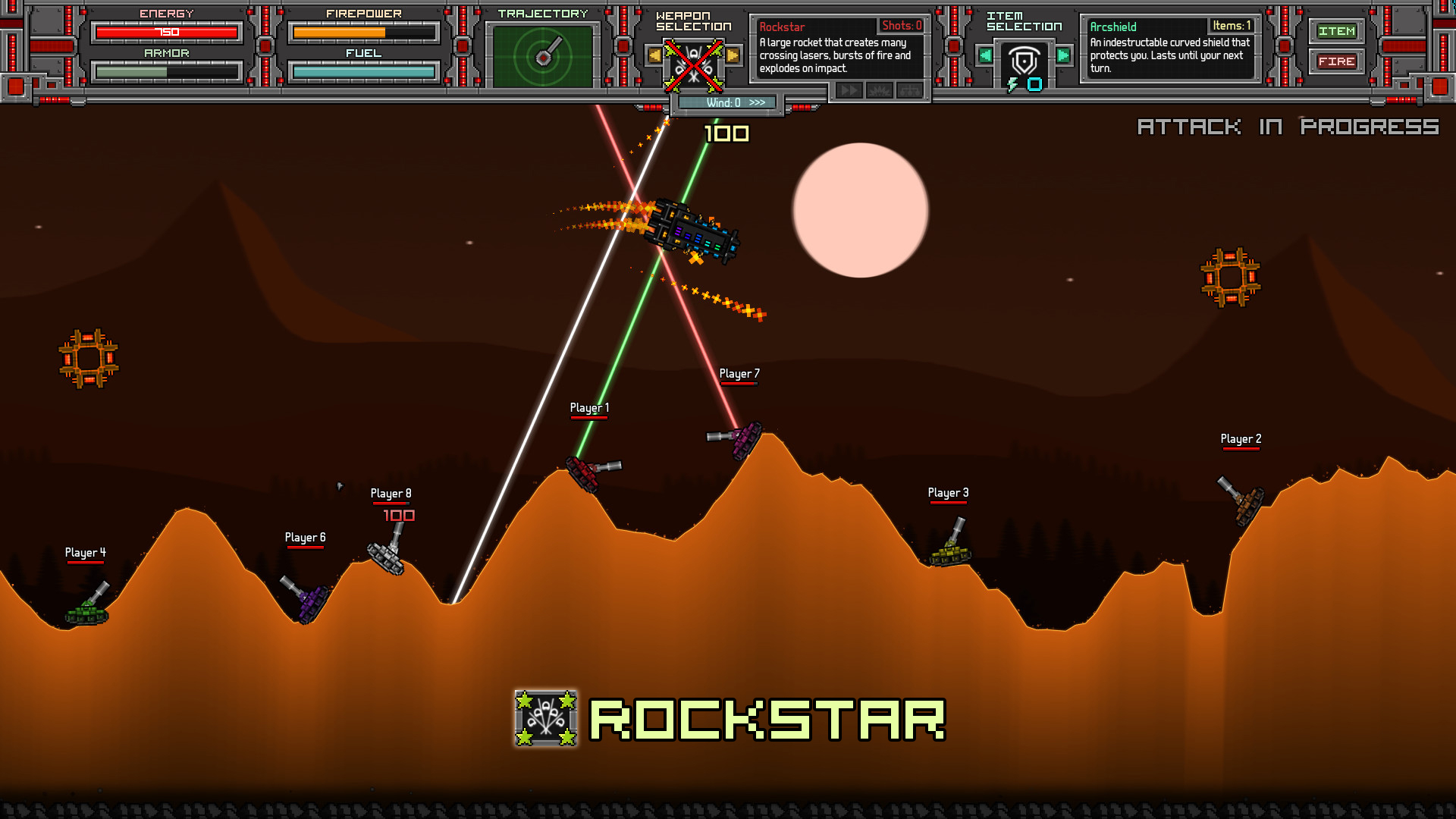This screenshot has width=1456, height=819.
Task: Select the Arcshield item icon
Action: (x=1024, y=61)
